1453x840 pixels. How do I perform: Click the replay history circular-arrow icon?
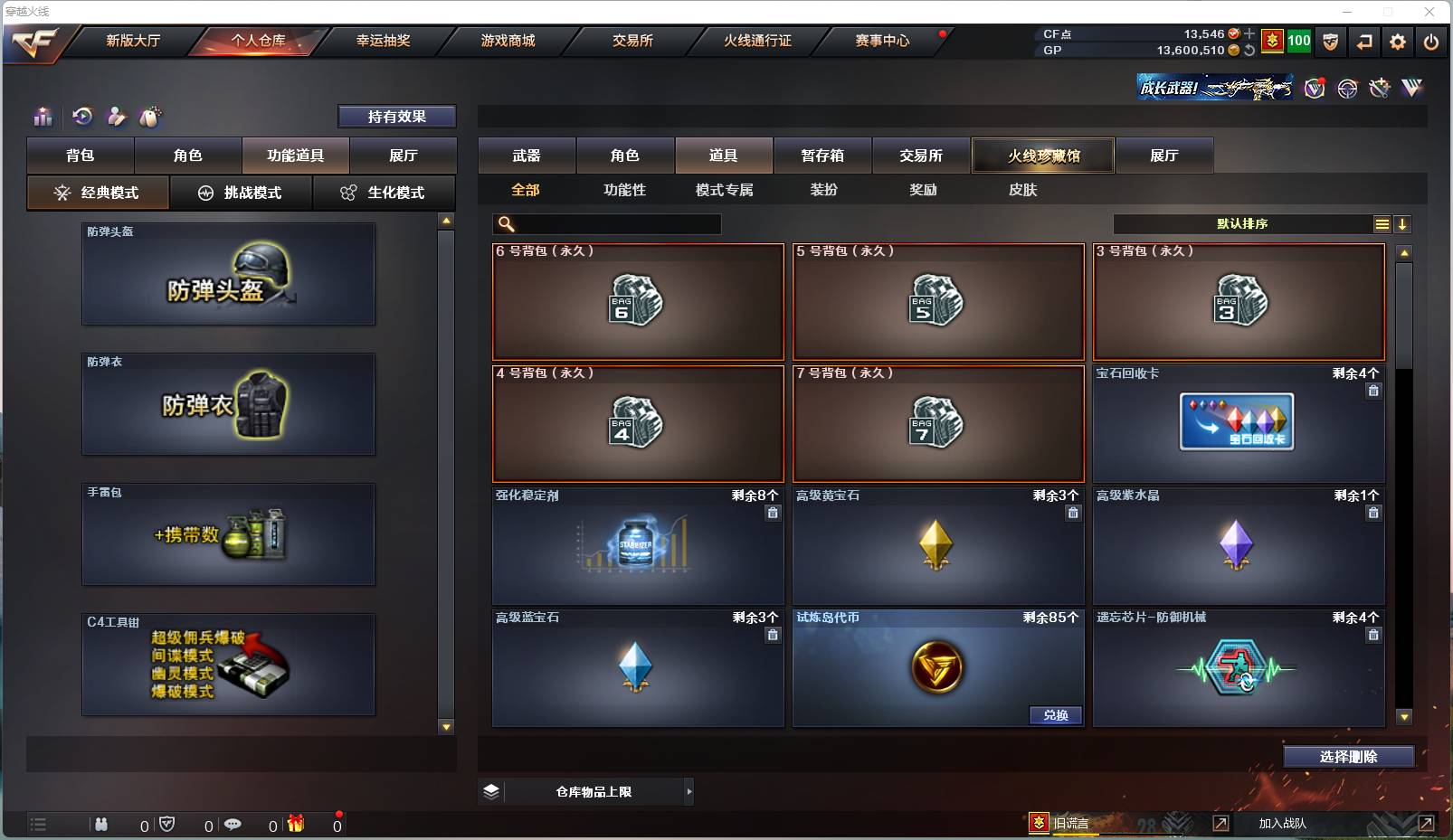click(83, 117)
